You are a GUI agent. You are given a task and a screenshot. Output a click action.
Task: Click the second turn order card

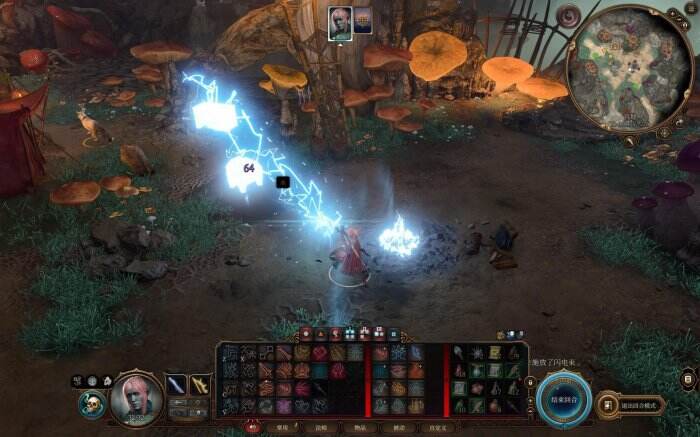tap(361, 21)
